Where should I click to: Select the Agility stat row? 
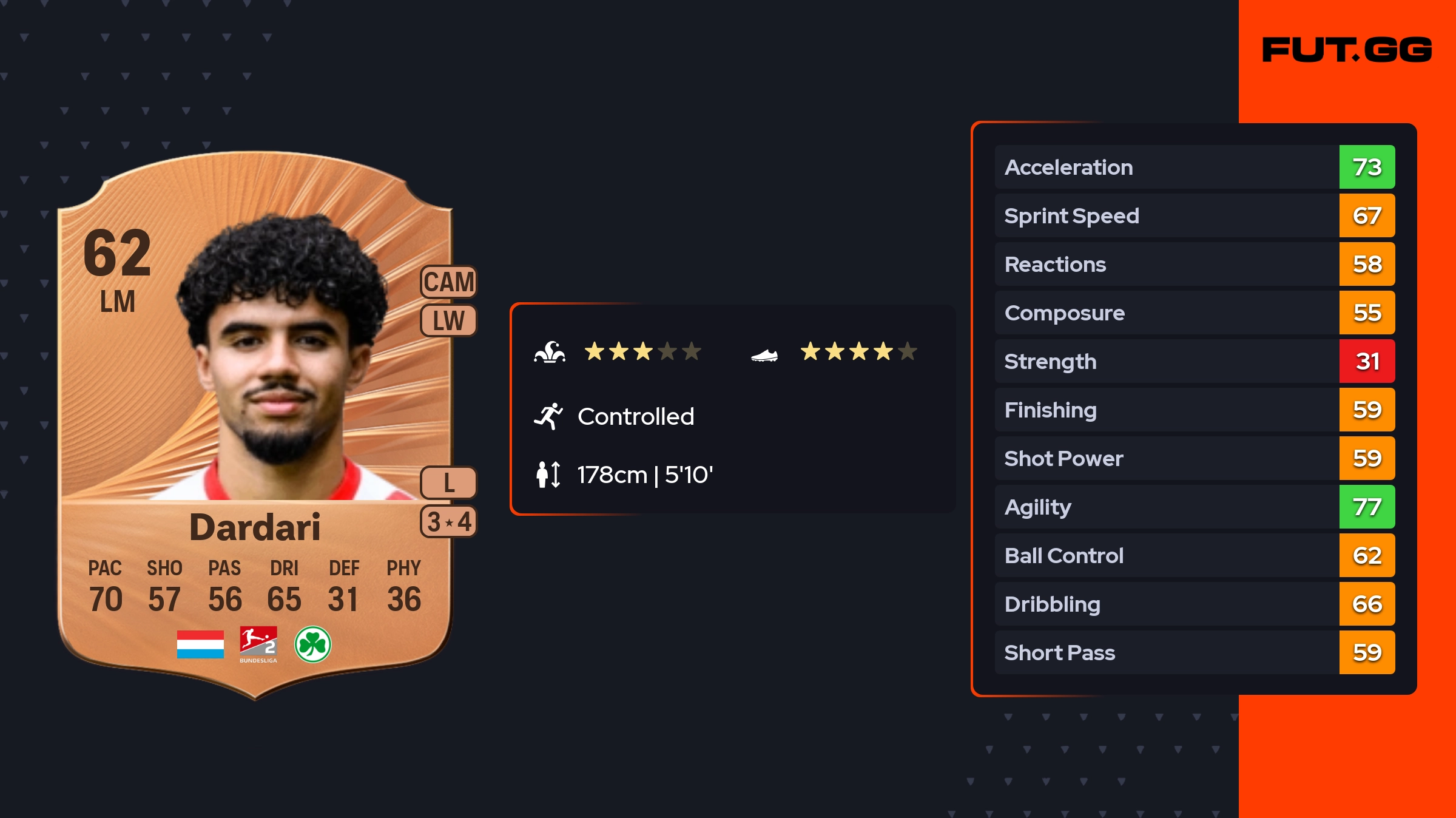tap(1194, 507)
